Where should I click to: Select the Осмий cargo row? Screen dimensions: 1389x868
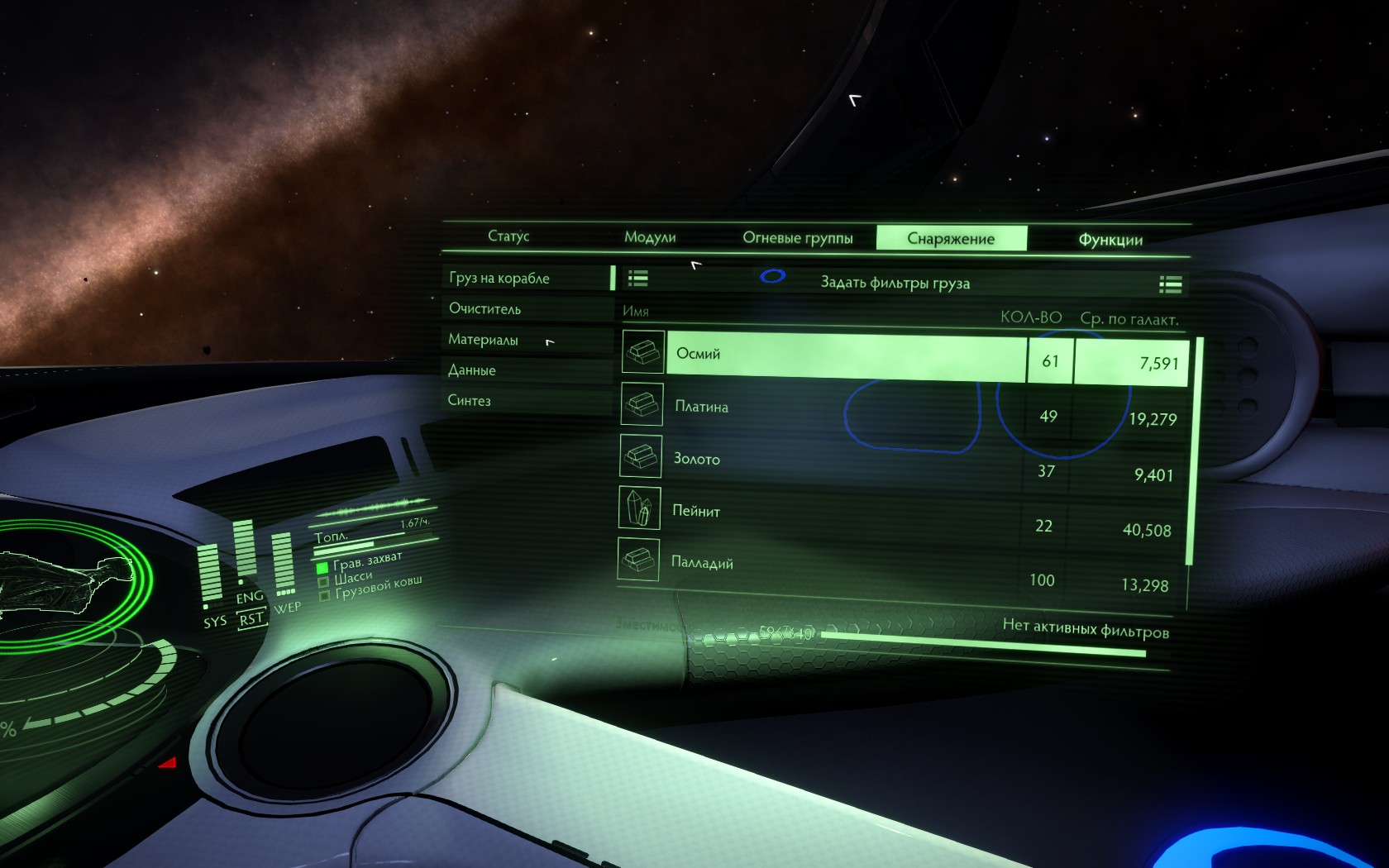(x=843, y=355)
